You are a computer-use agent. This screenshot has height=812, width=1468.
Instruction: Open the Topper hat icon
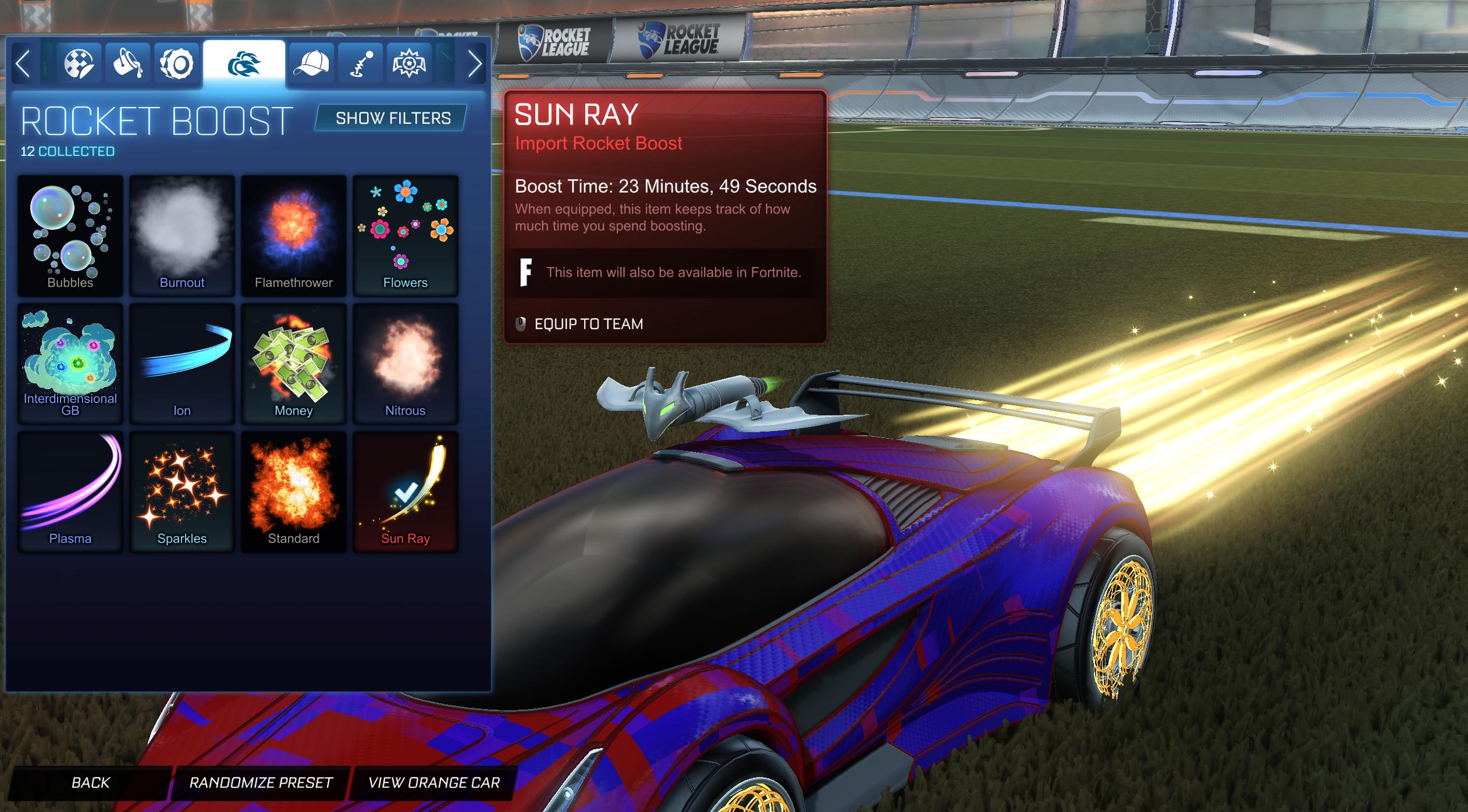coord(312,63)
